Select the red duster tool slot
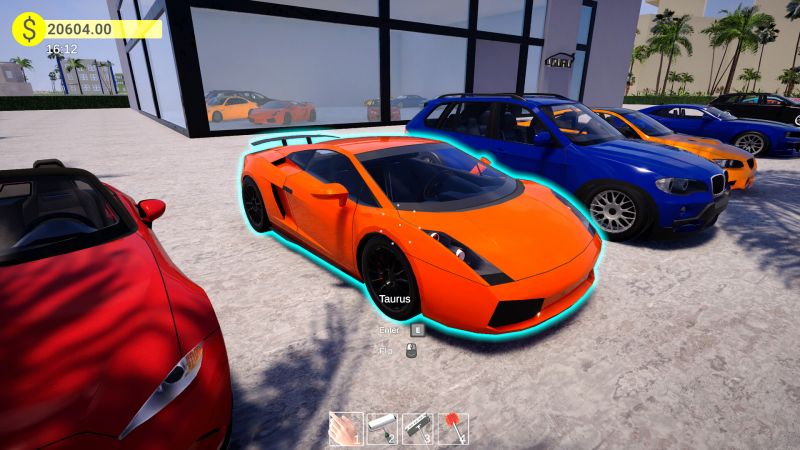 (453, 428)
